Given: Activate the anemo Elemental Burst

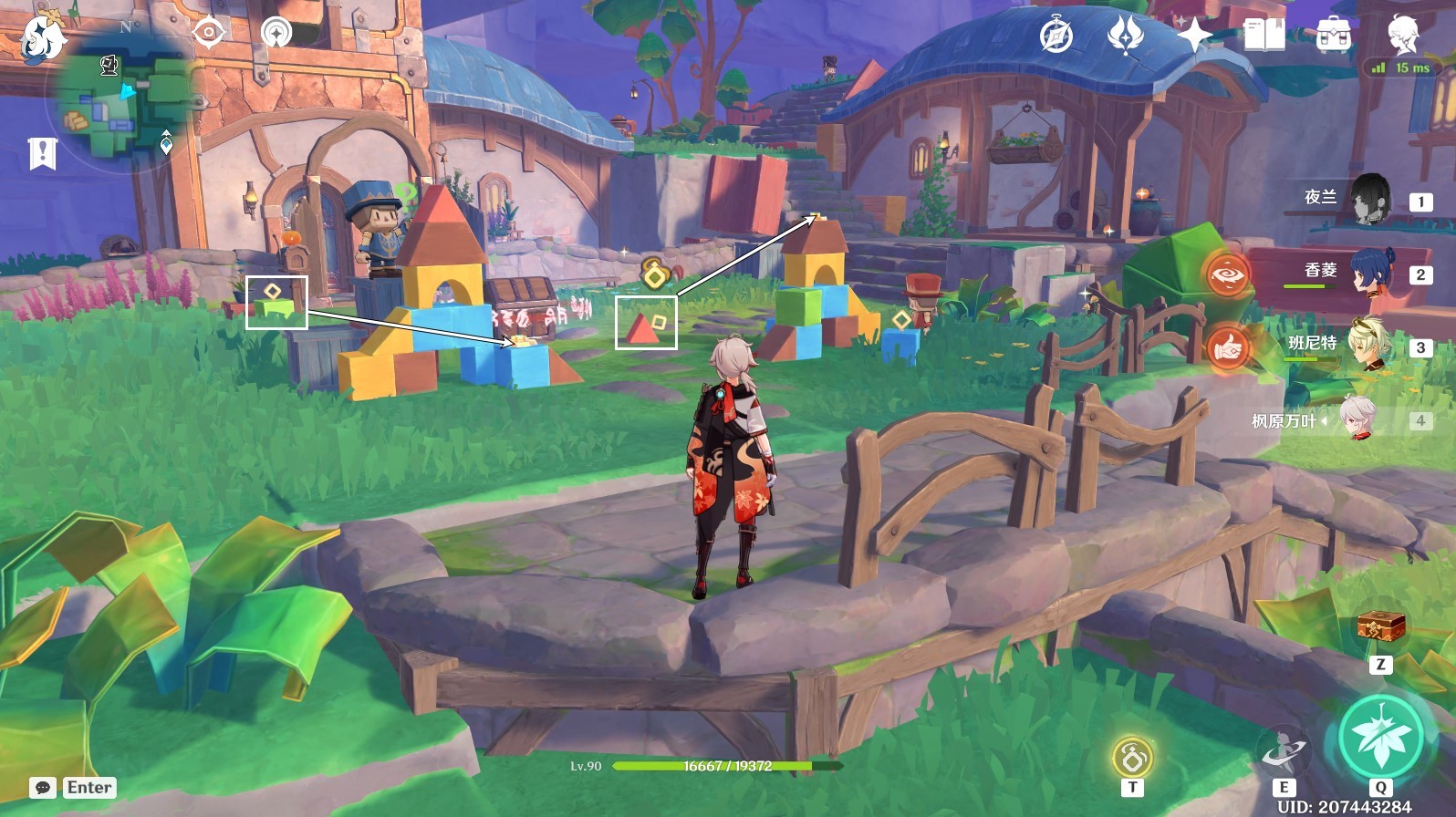Looking at the screenshot, I should [1380, 737].
